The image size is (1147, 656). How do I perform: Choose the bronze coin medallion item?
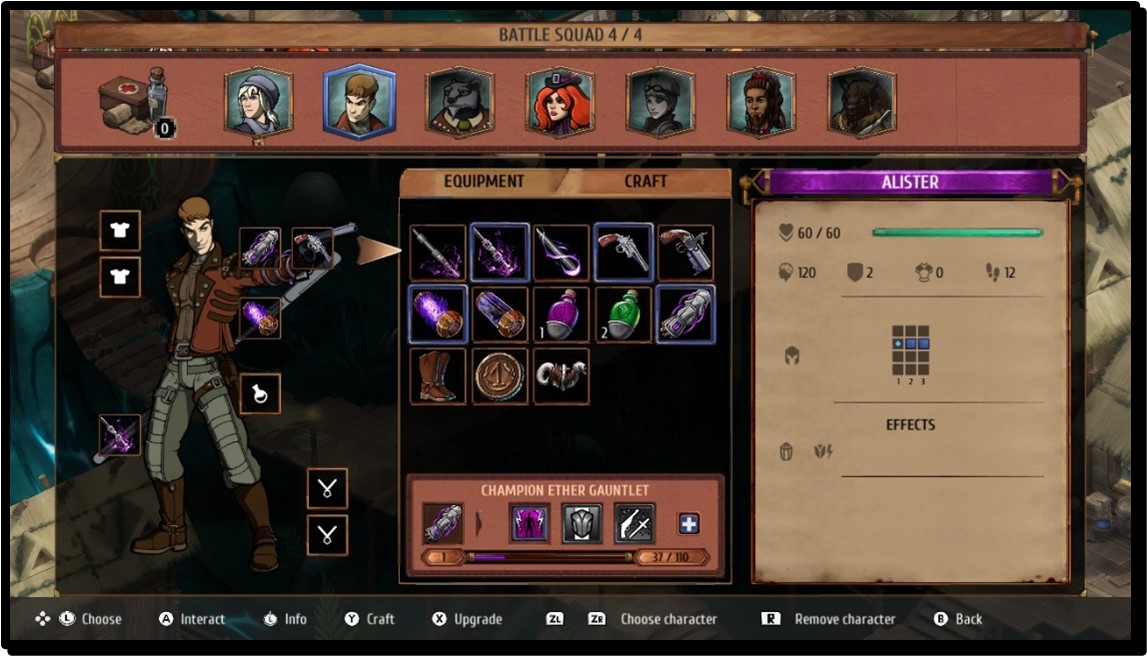click(x=500, y=376)
